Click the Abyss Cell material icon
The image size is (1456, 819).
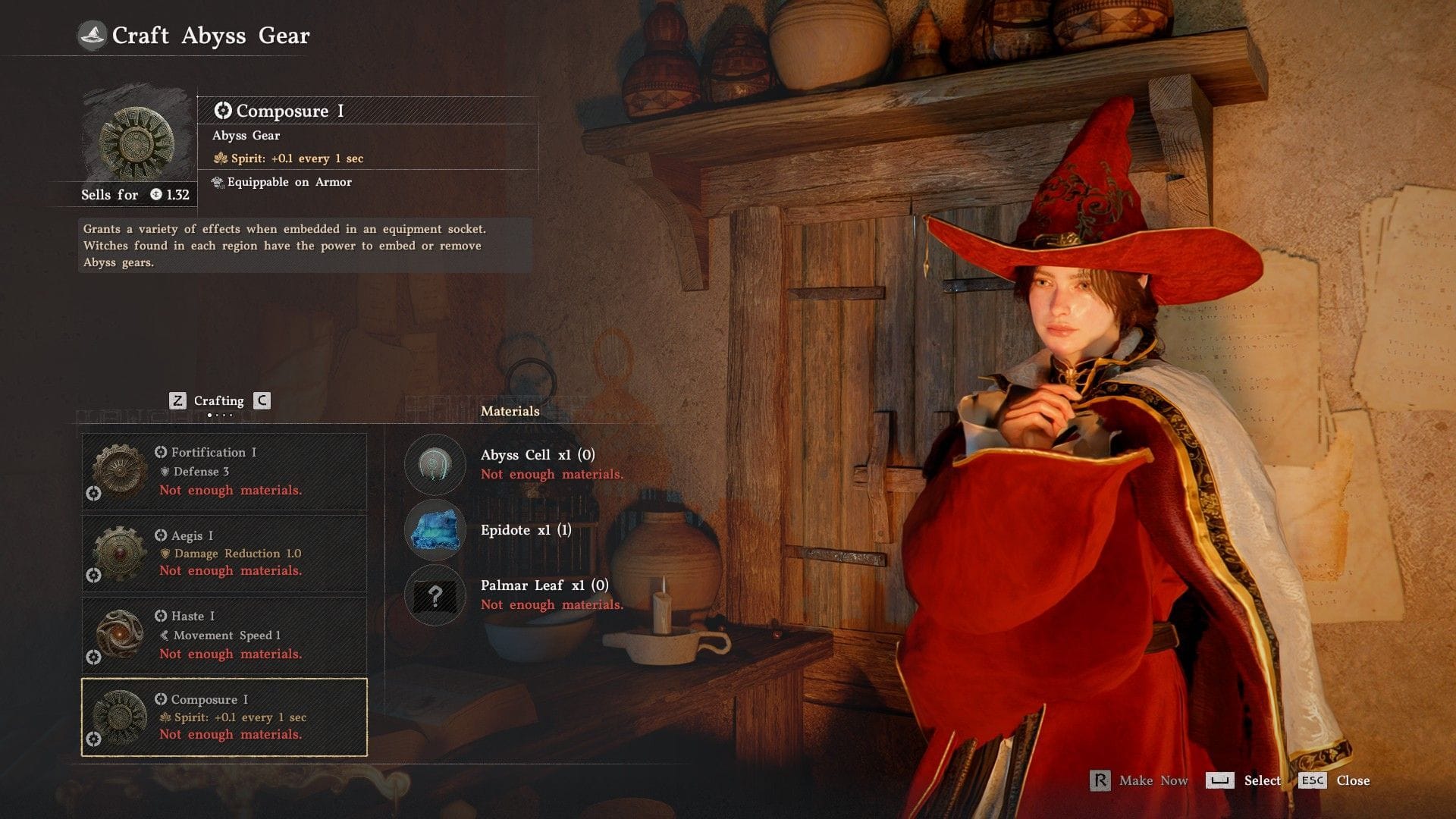coord(435,465)
